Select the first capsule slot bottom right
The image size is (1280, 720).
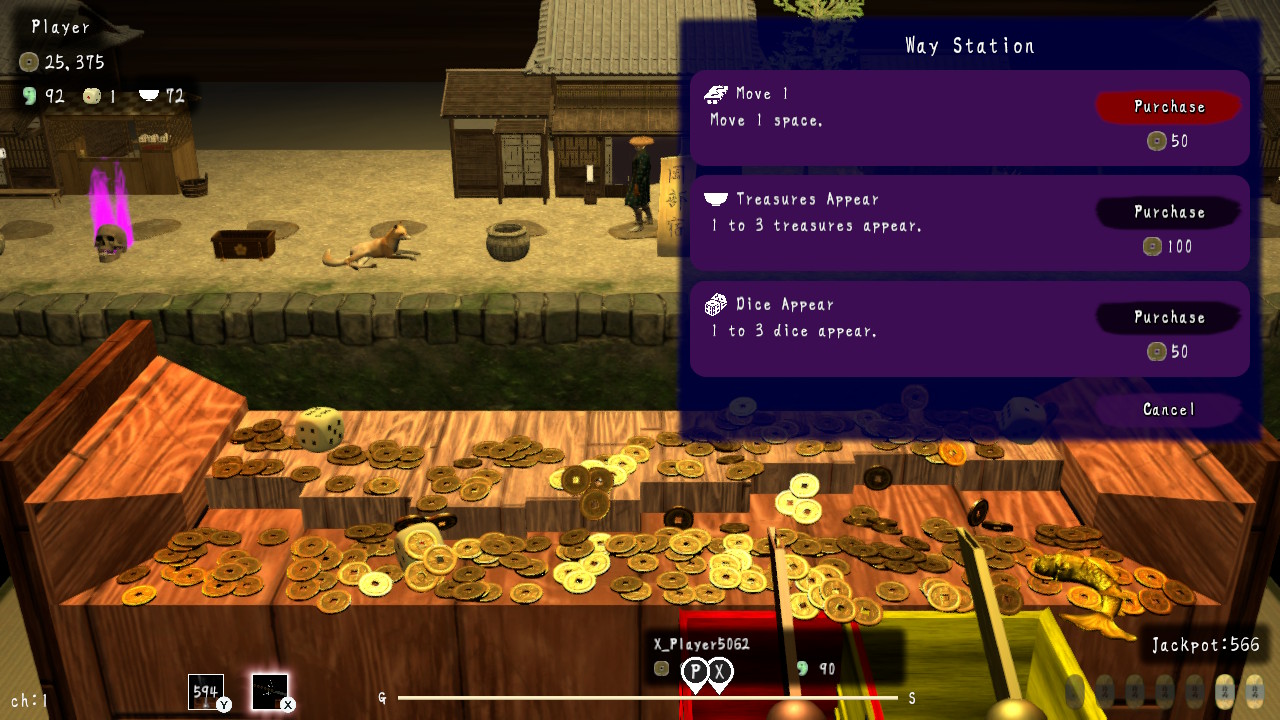pos(1076,690)
